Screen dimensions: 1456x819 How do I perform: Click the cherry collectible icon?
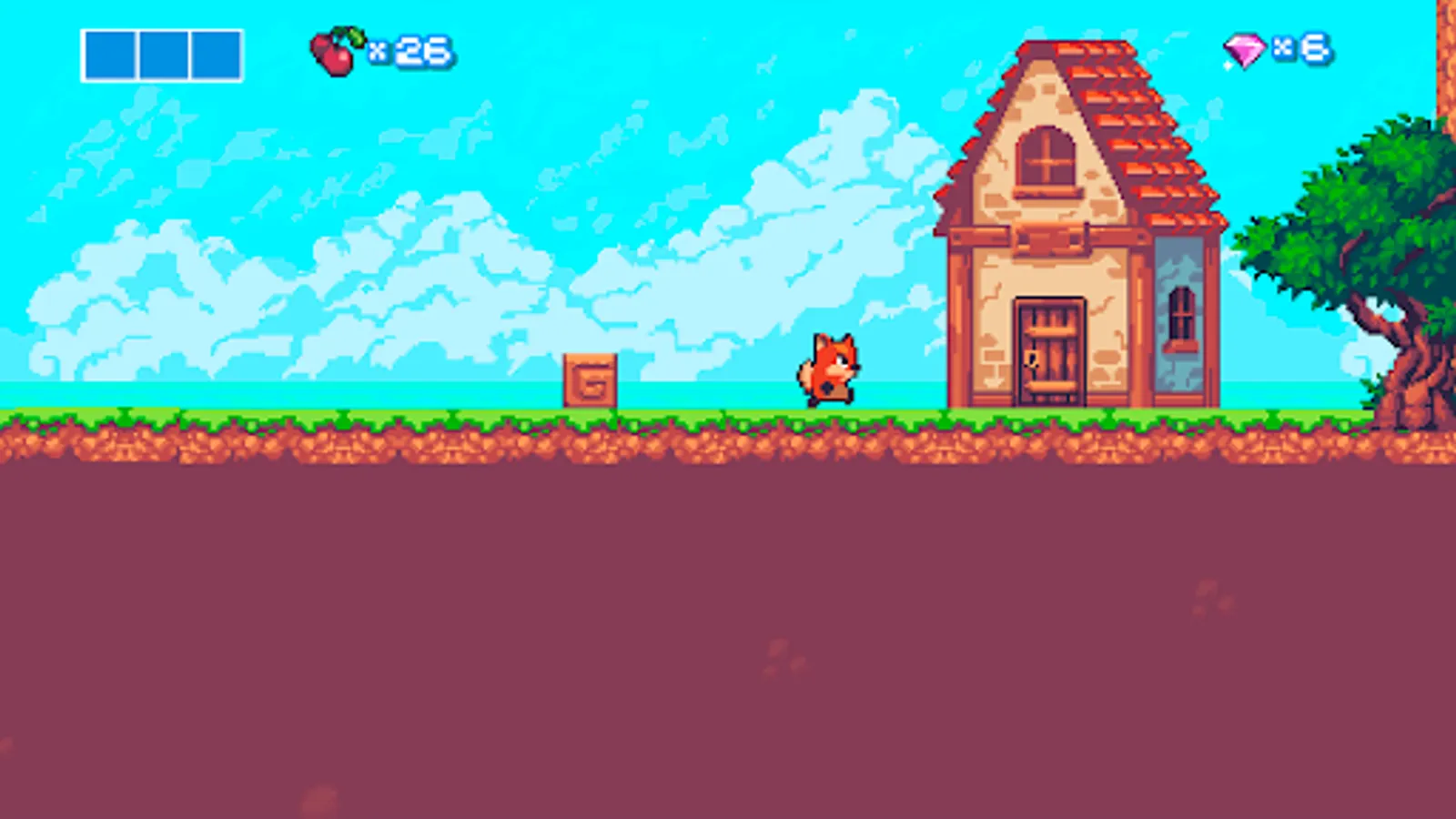(x=333, y=50)
